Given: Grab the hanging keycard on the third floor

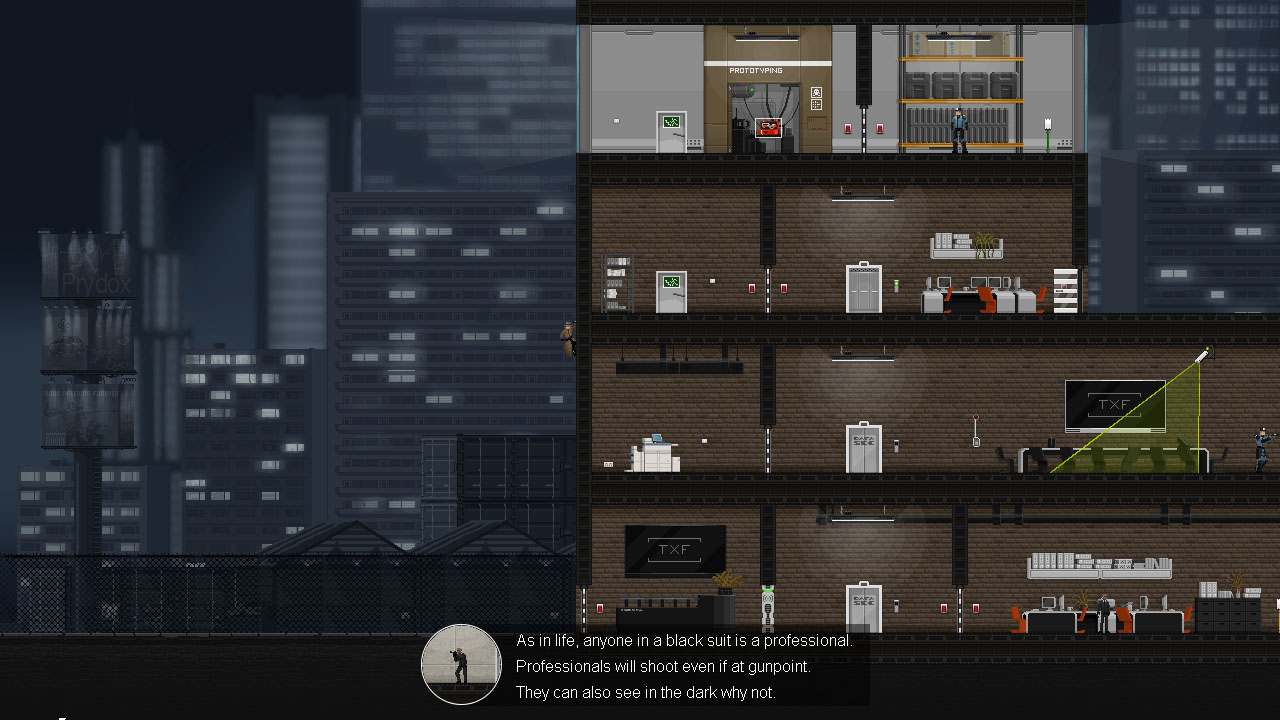Looking at the screenshot, I should coord(976,442).
